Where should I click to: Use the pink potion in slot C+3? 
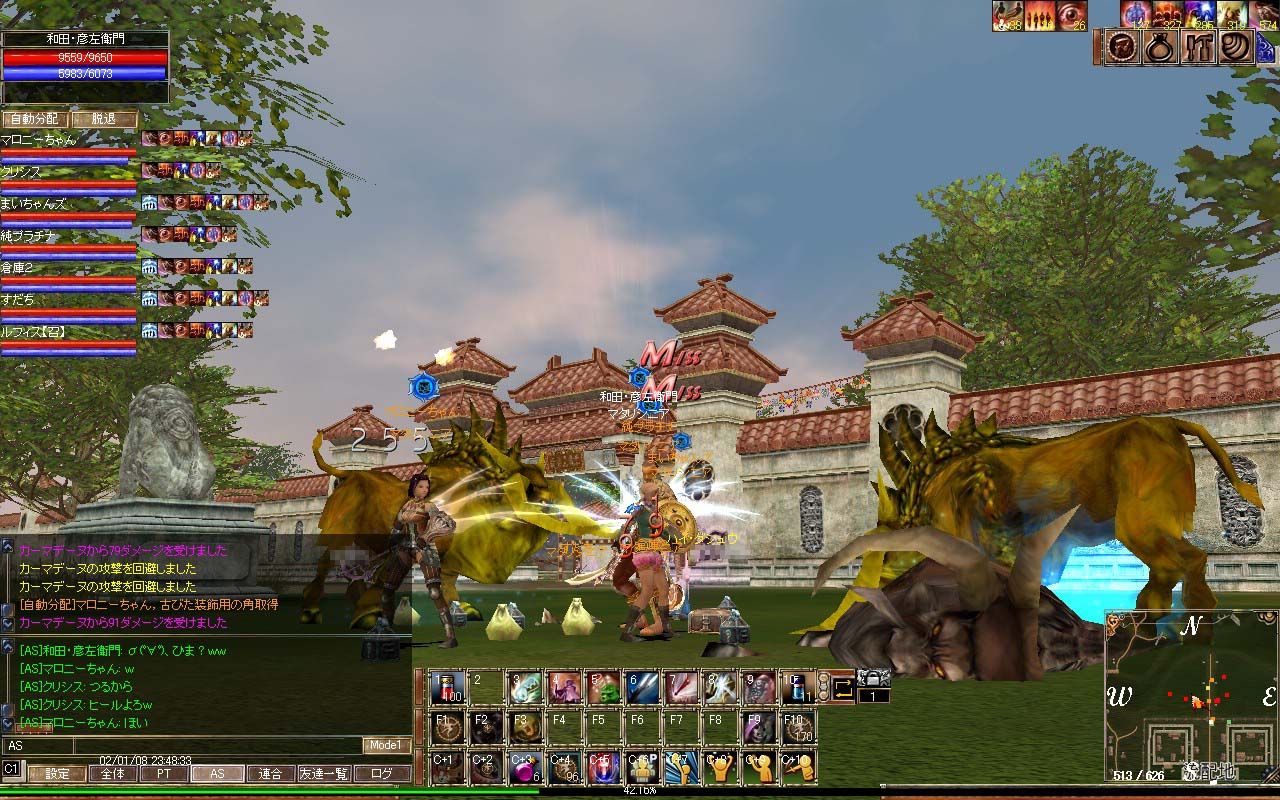tap(525, 765)
